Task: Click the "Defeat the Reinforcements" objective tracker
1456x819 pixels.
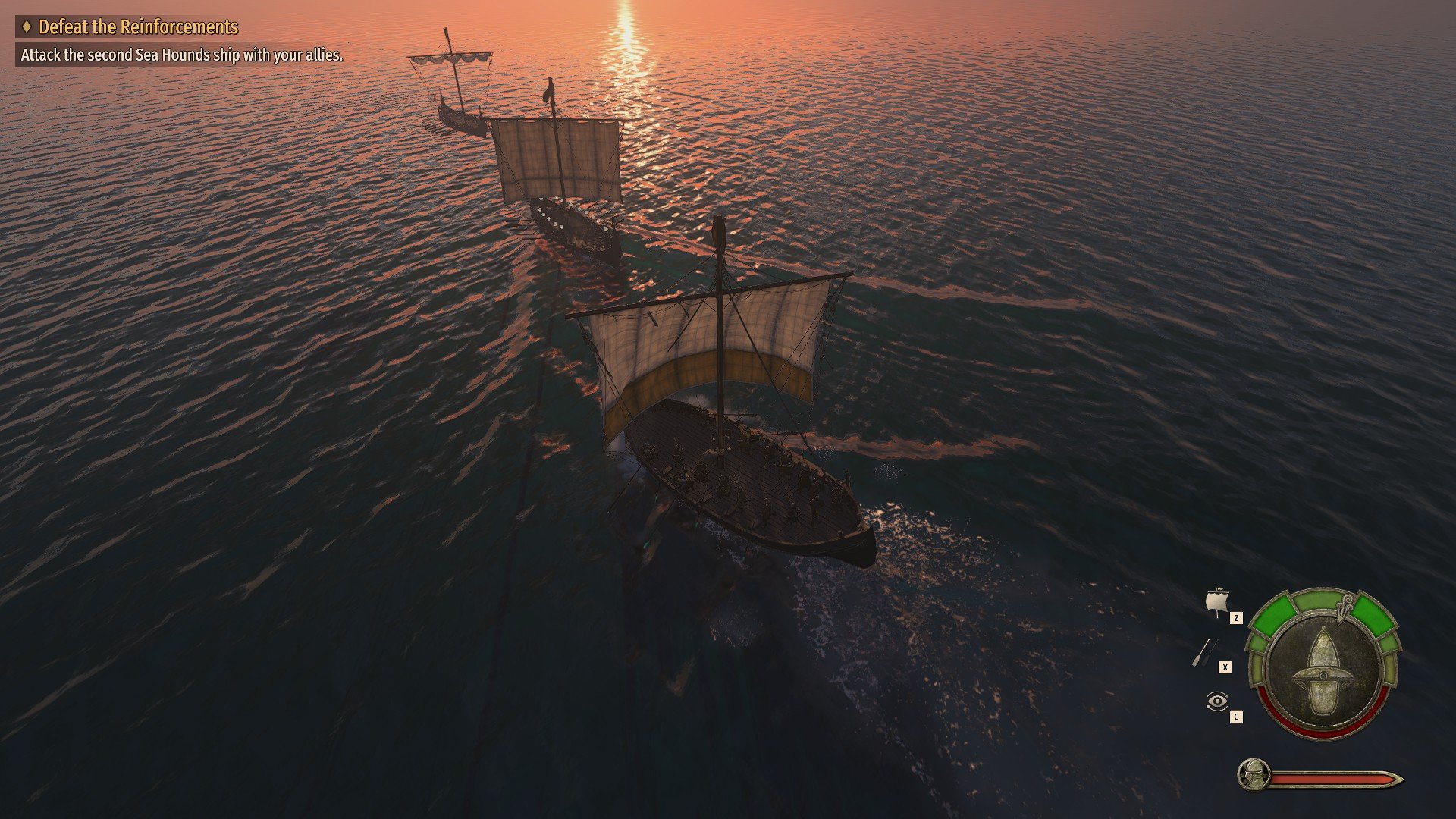Action: 138,27
